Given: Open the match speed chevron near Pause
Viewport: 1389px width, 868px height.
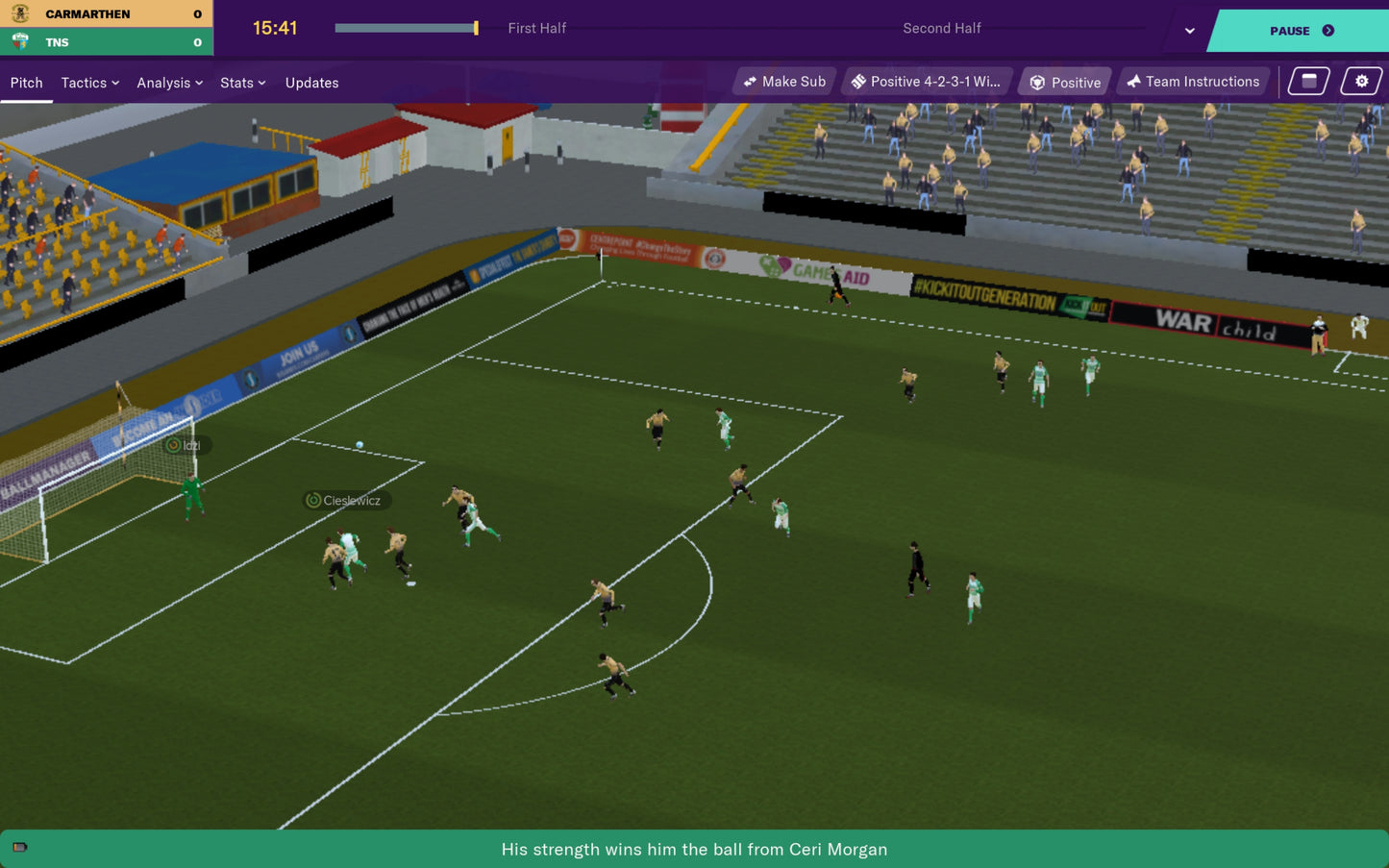Looking at the screenshot, I should [x=1189, y=31].
